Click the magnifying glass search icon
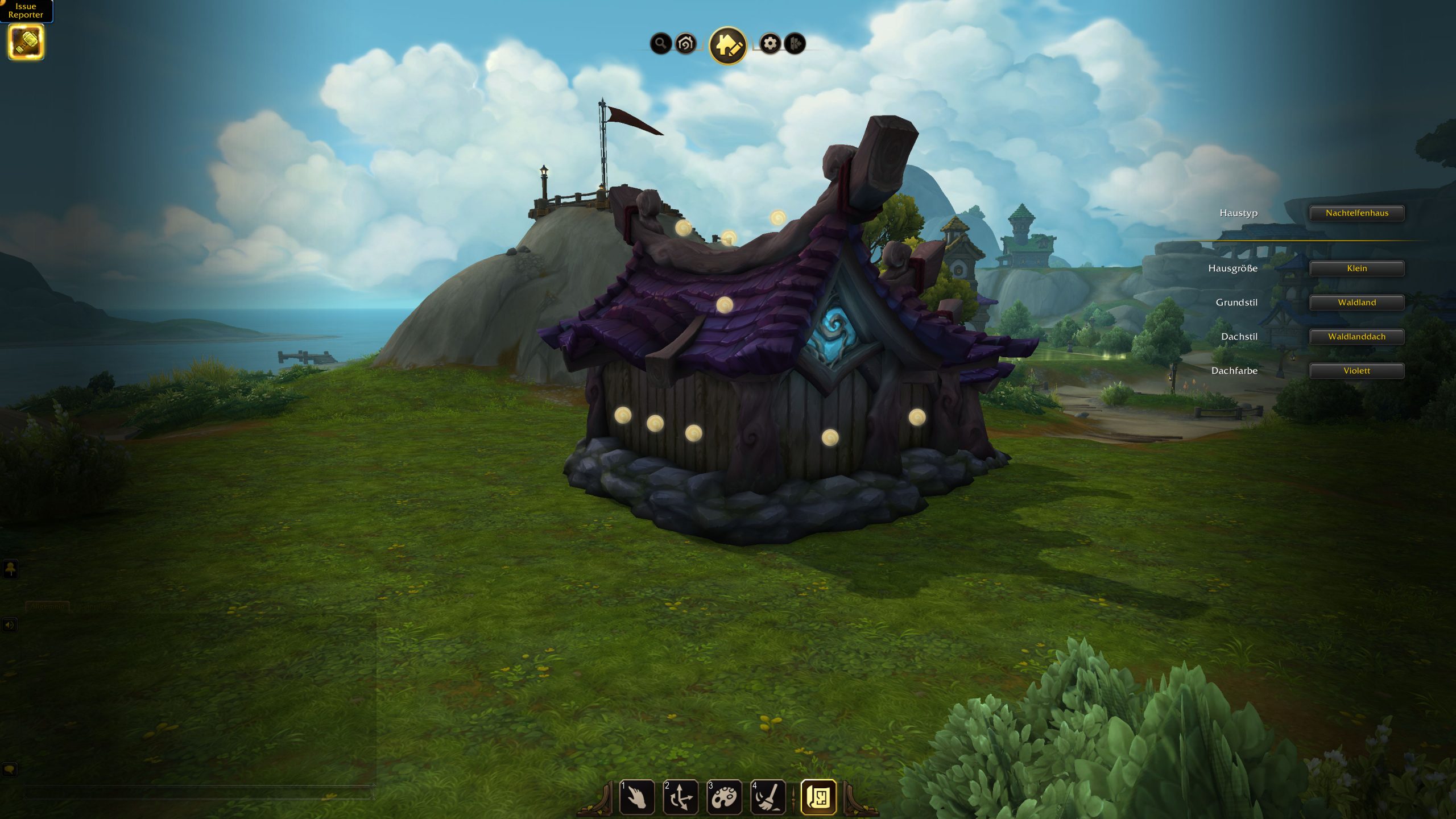Screen dimensions: 1456x819 (x=660, y=43)
